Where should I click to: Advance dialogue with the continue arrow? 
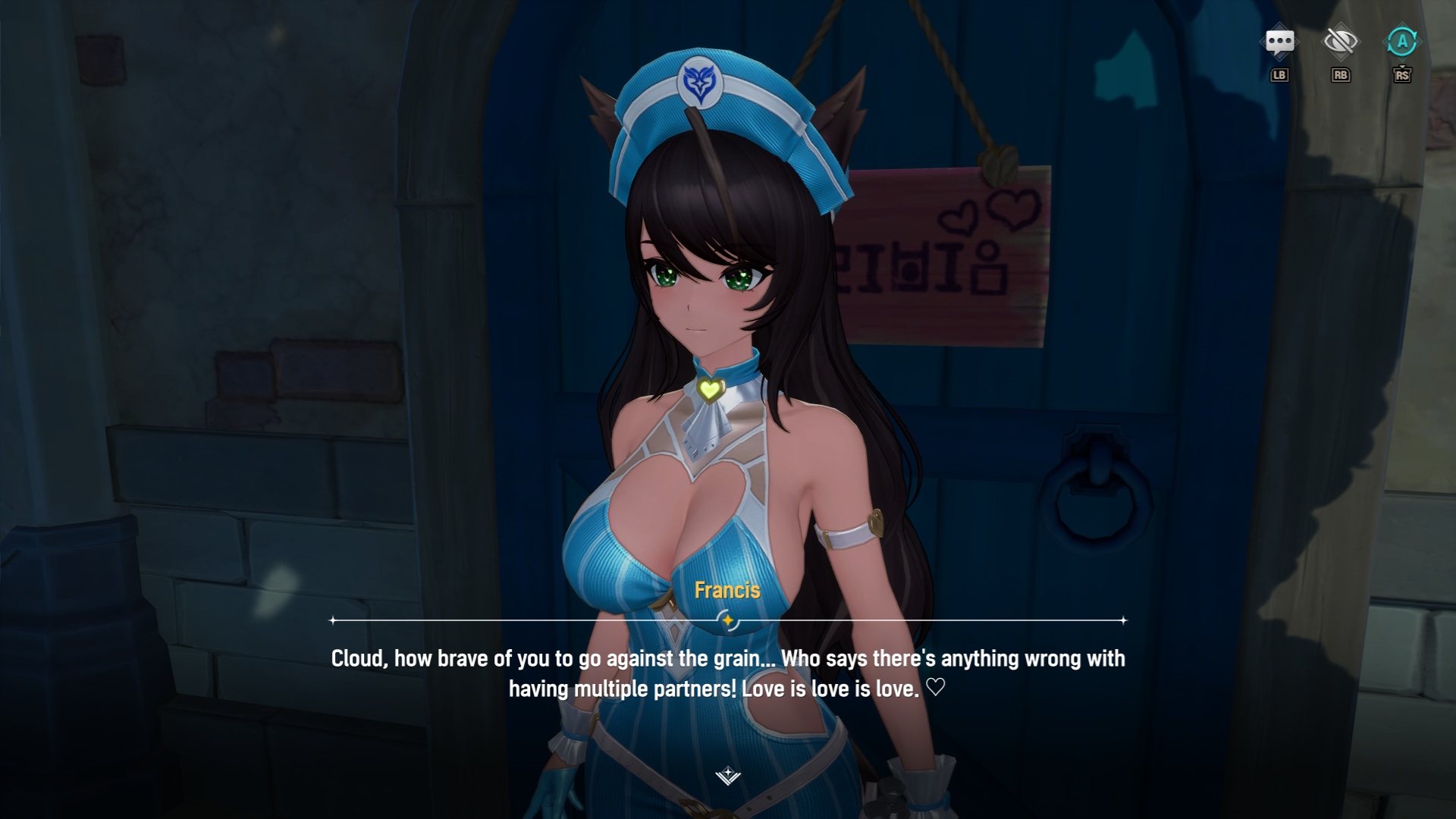(728, 775)
